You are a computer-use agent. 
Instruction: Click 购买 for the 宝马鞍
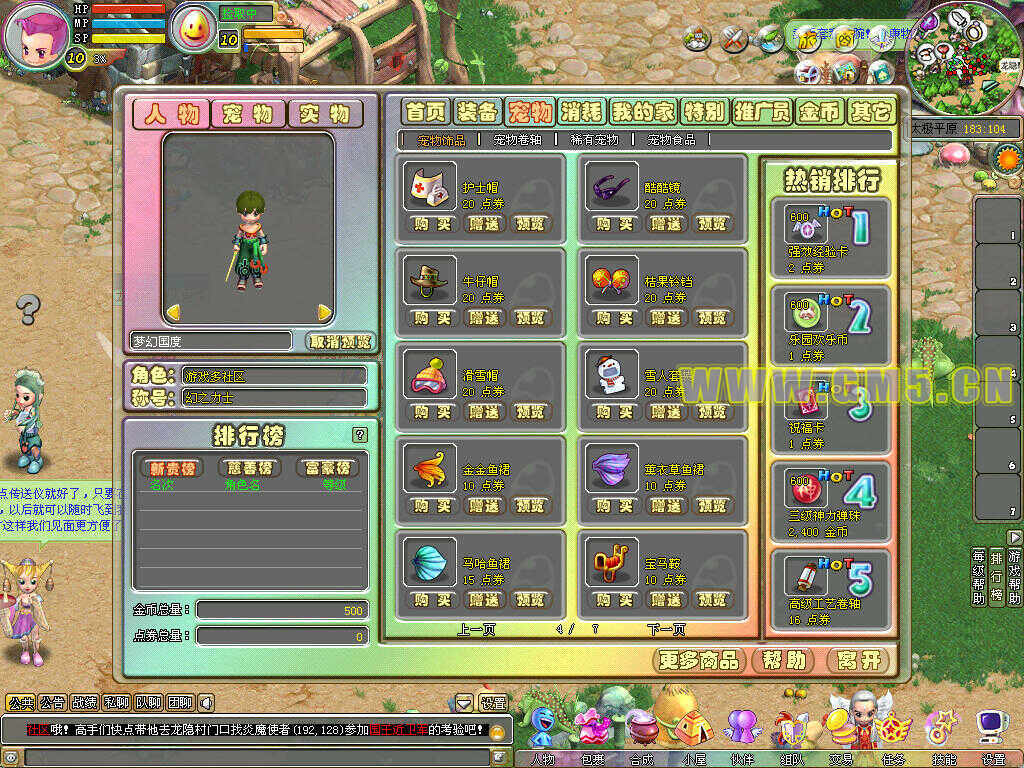[x=614, y=600]
